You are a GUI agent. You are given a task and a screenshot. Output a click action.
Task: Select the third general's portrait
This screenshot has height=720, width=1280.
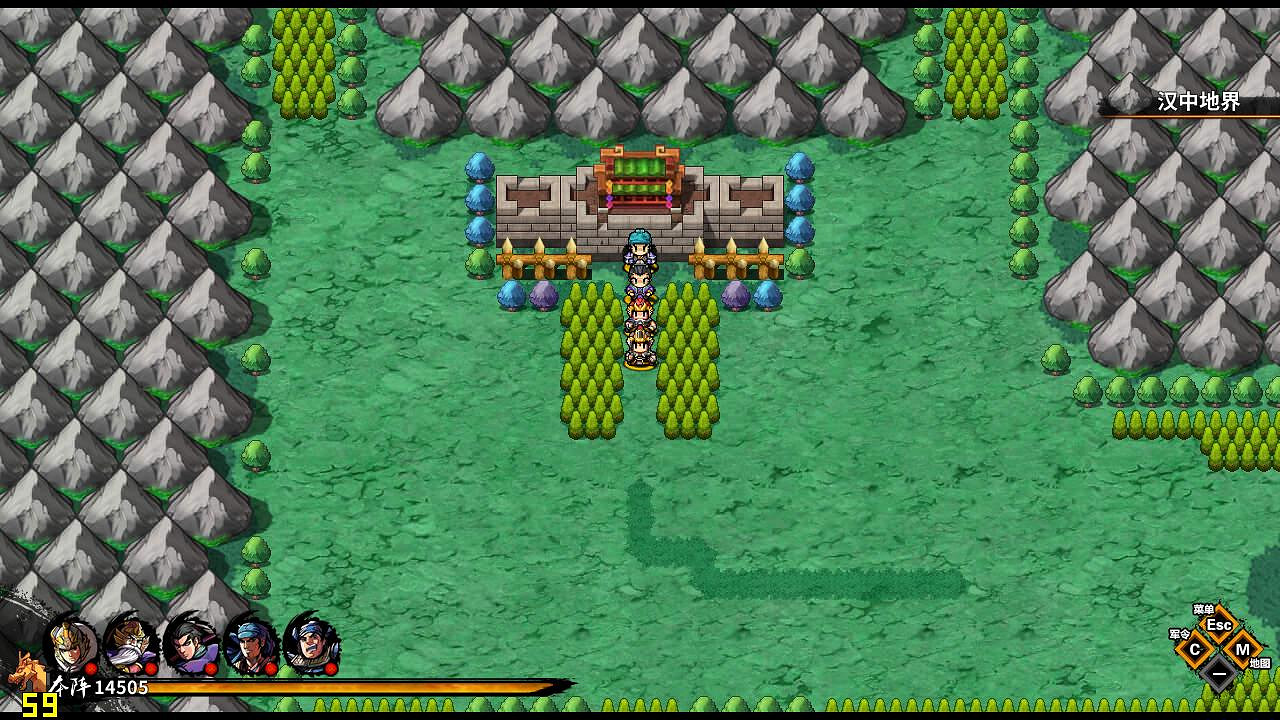[x=189, y=645]
